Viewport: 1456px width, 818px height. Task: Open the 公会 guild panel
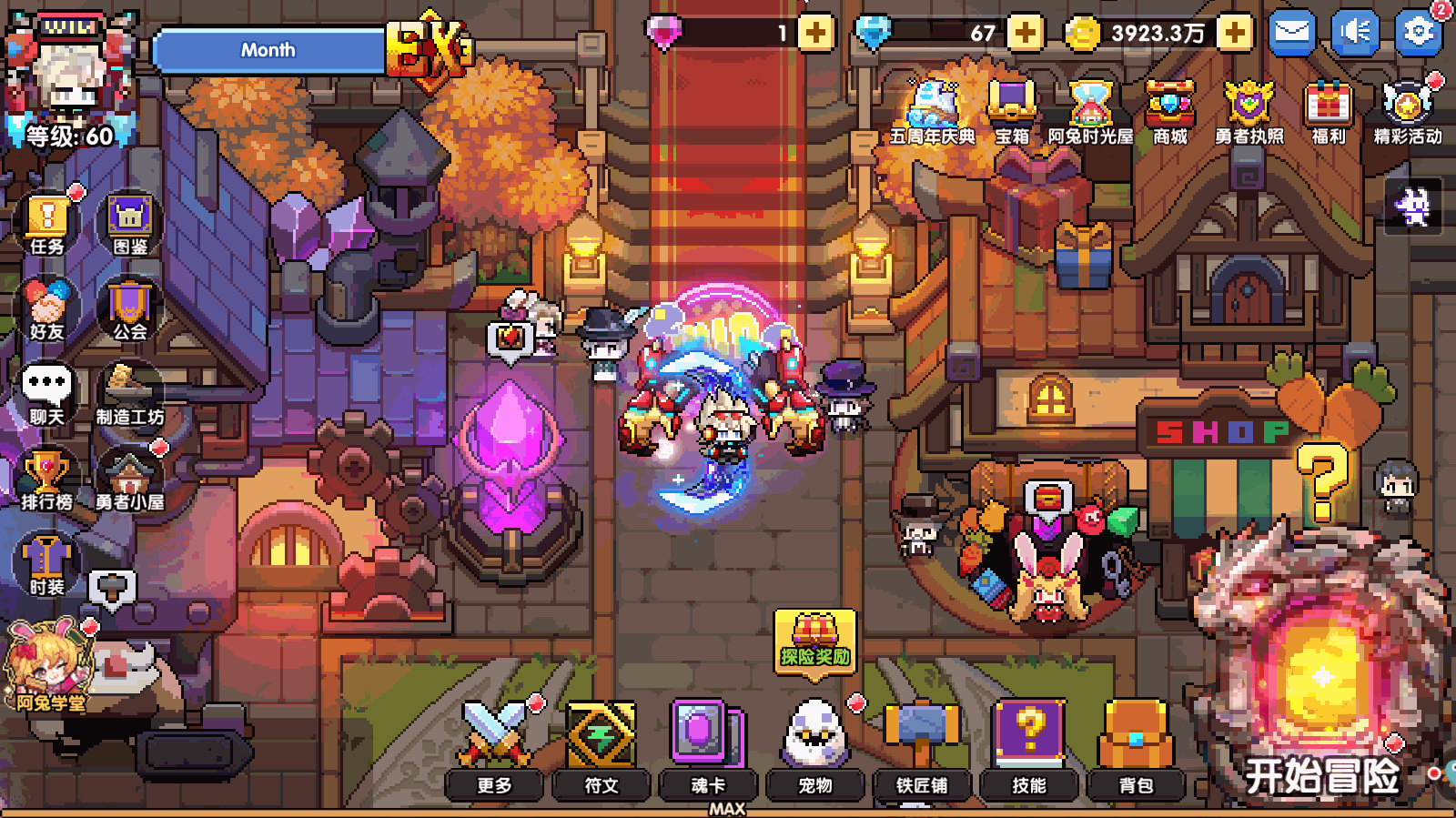click(x=127, y=300)
